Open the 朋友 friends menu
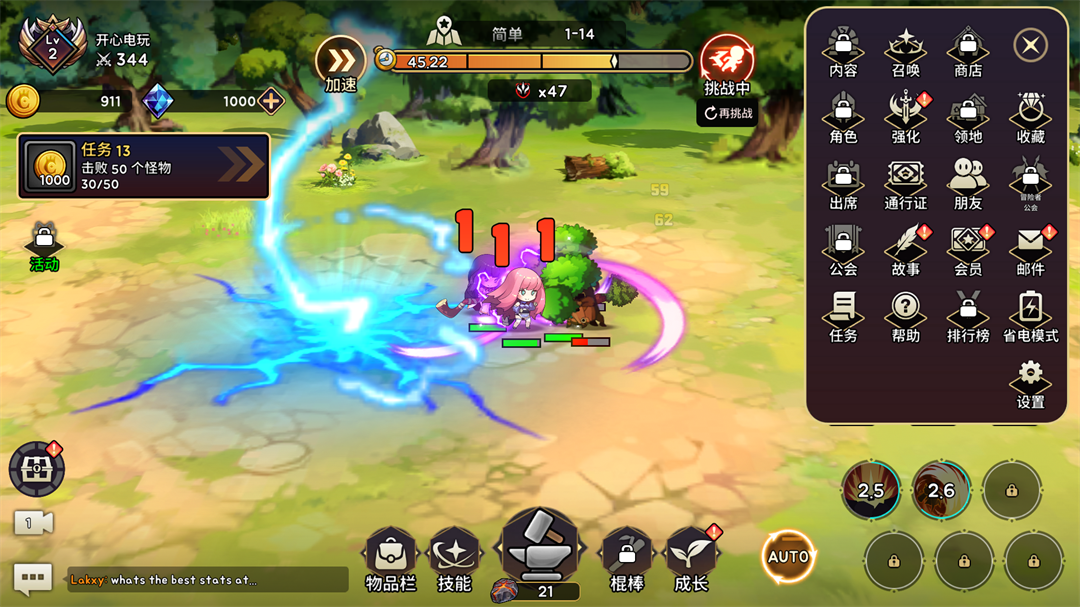The width and height of the screenshot is (1080, 607). 968,184
